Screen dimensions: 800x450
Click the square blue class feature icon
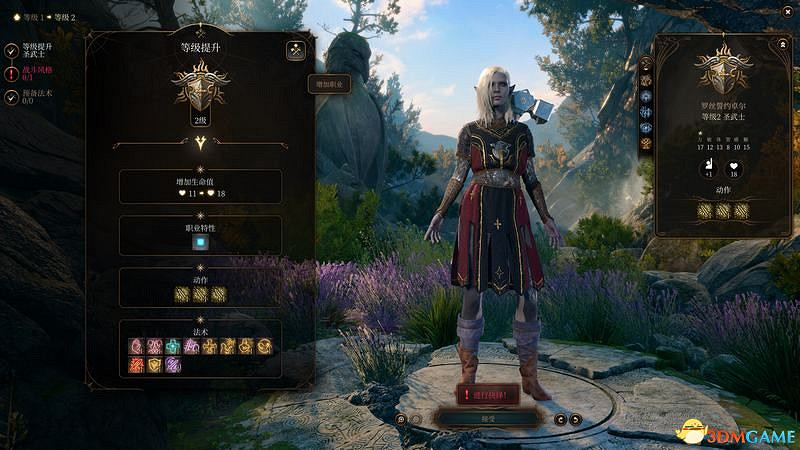tap(200, 242)
